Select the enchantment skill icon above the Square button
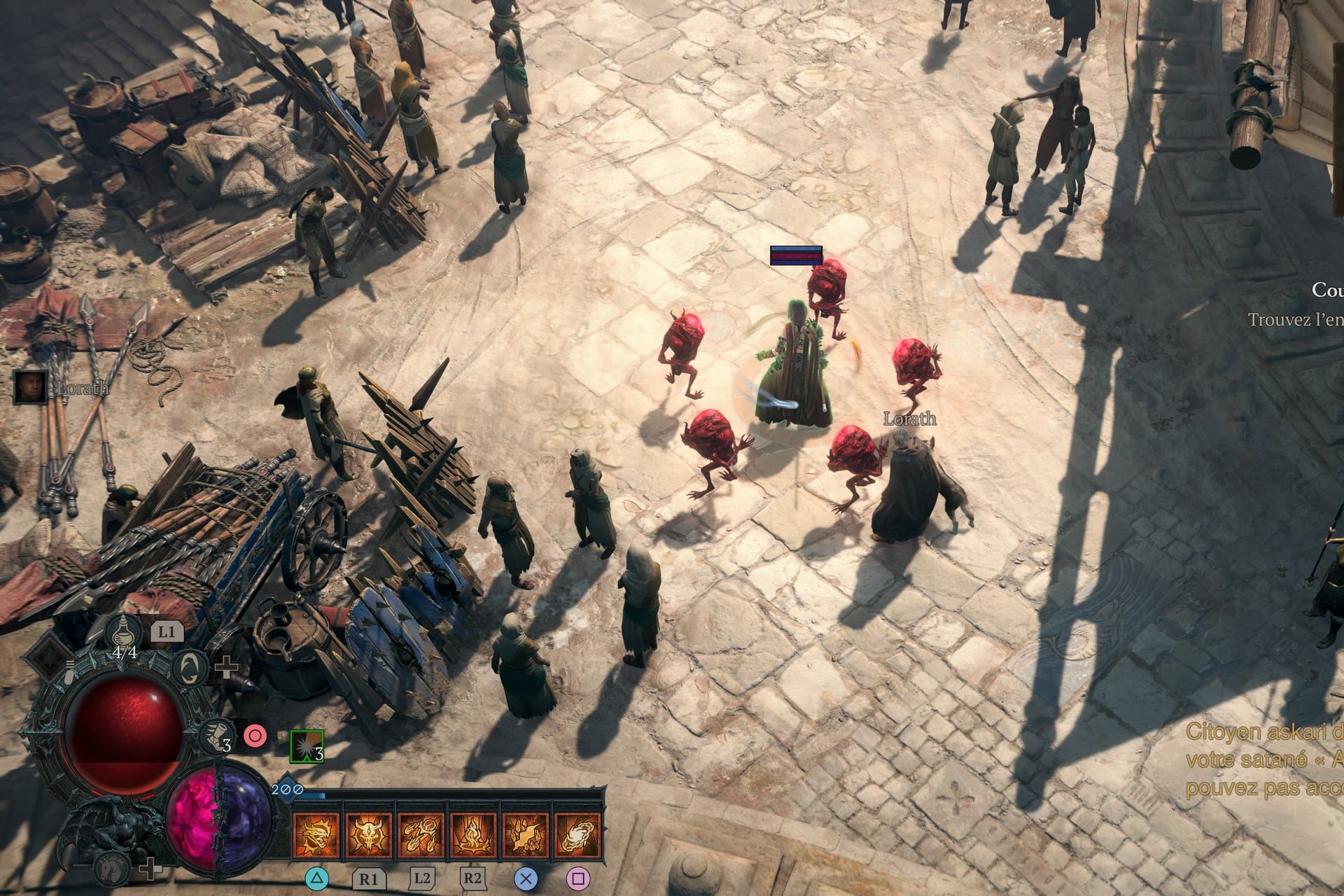 [577, 833]
